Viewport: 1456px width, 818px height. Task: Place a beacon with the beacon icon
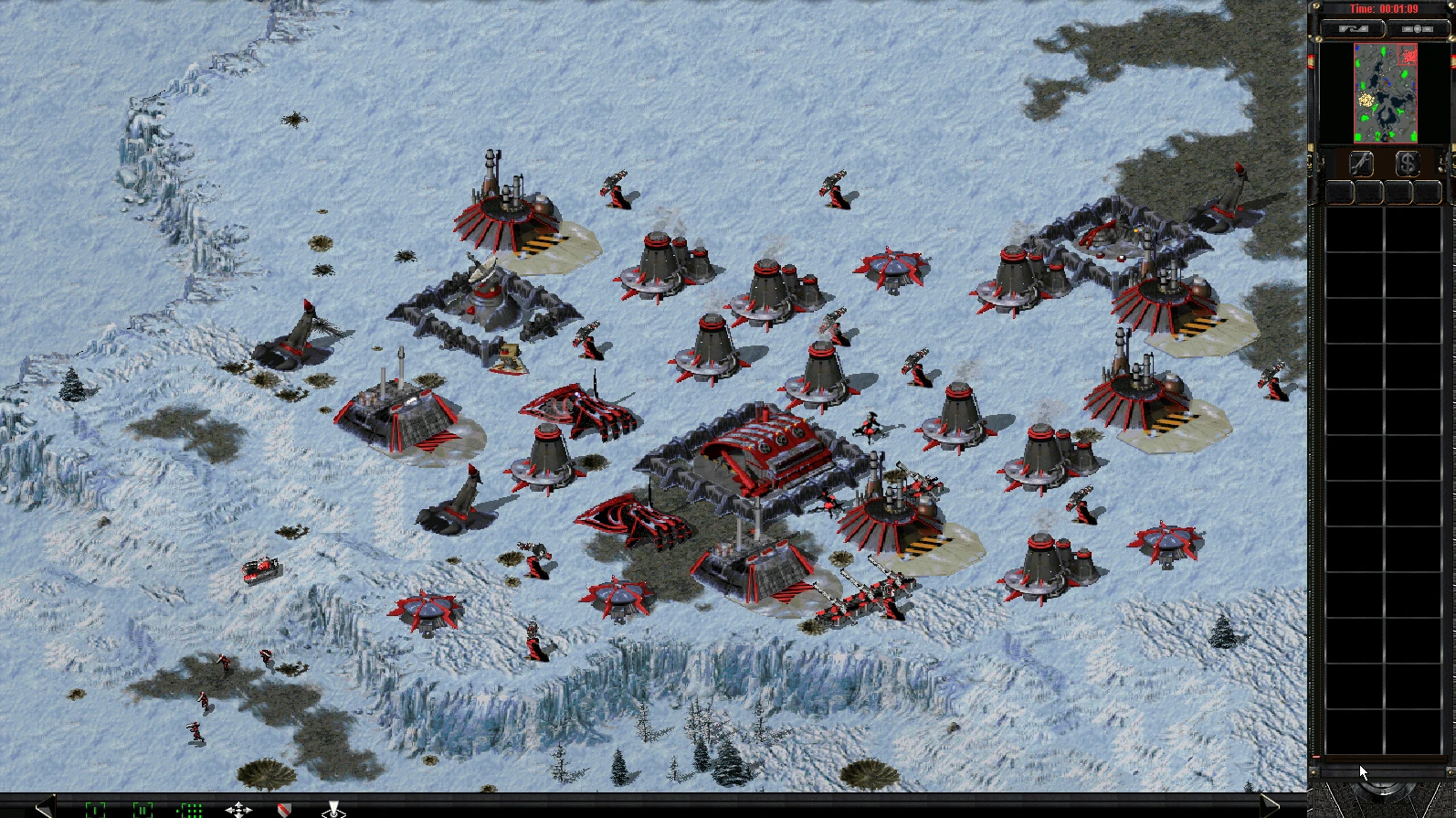pos(333,809)
